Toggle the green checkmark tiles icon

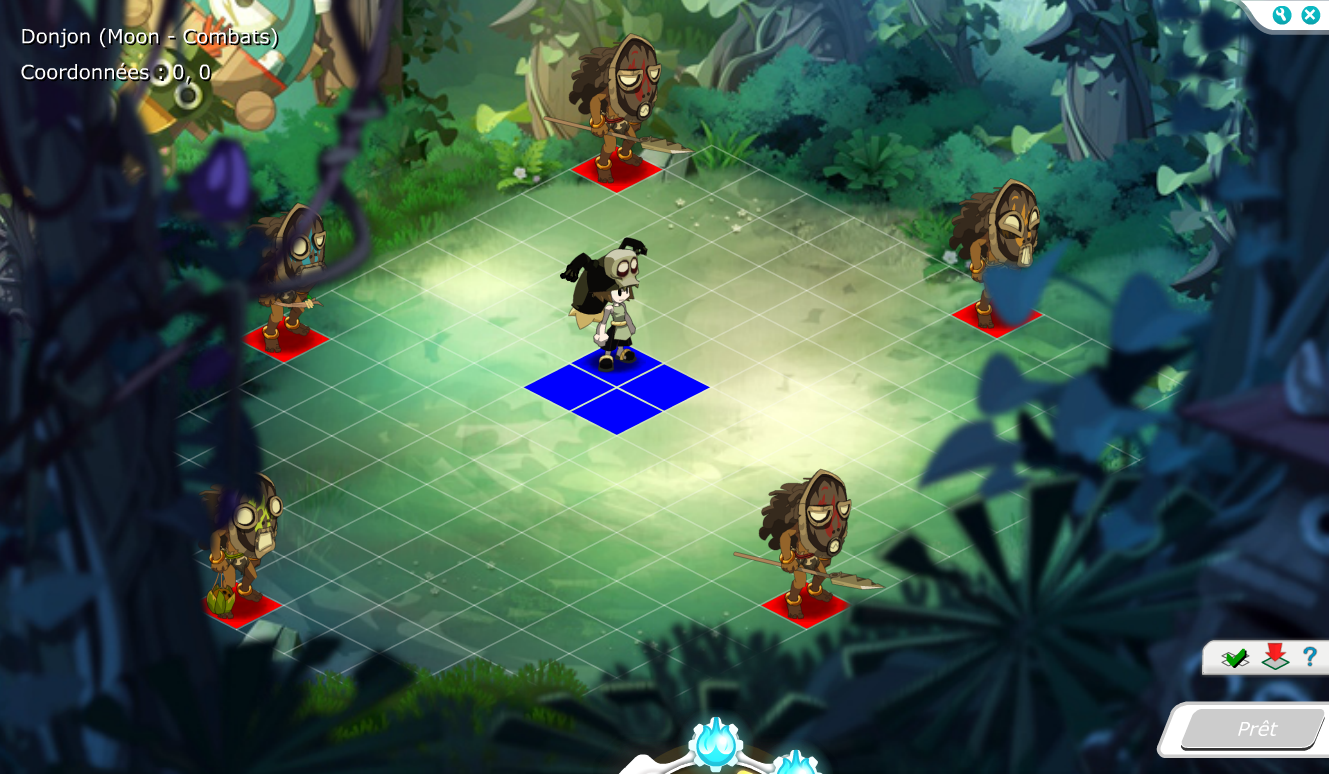click(1235, 658)
